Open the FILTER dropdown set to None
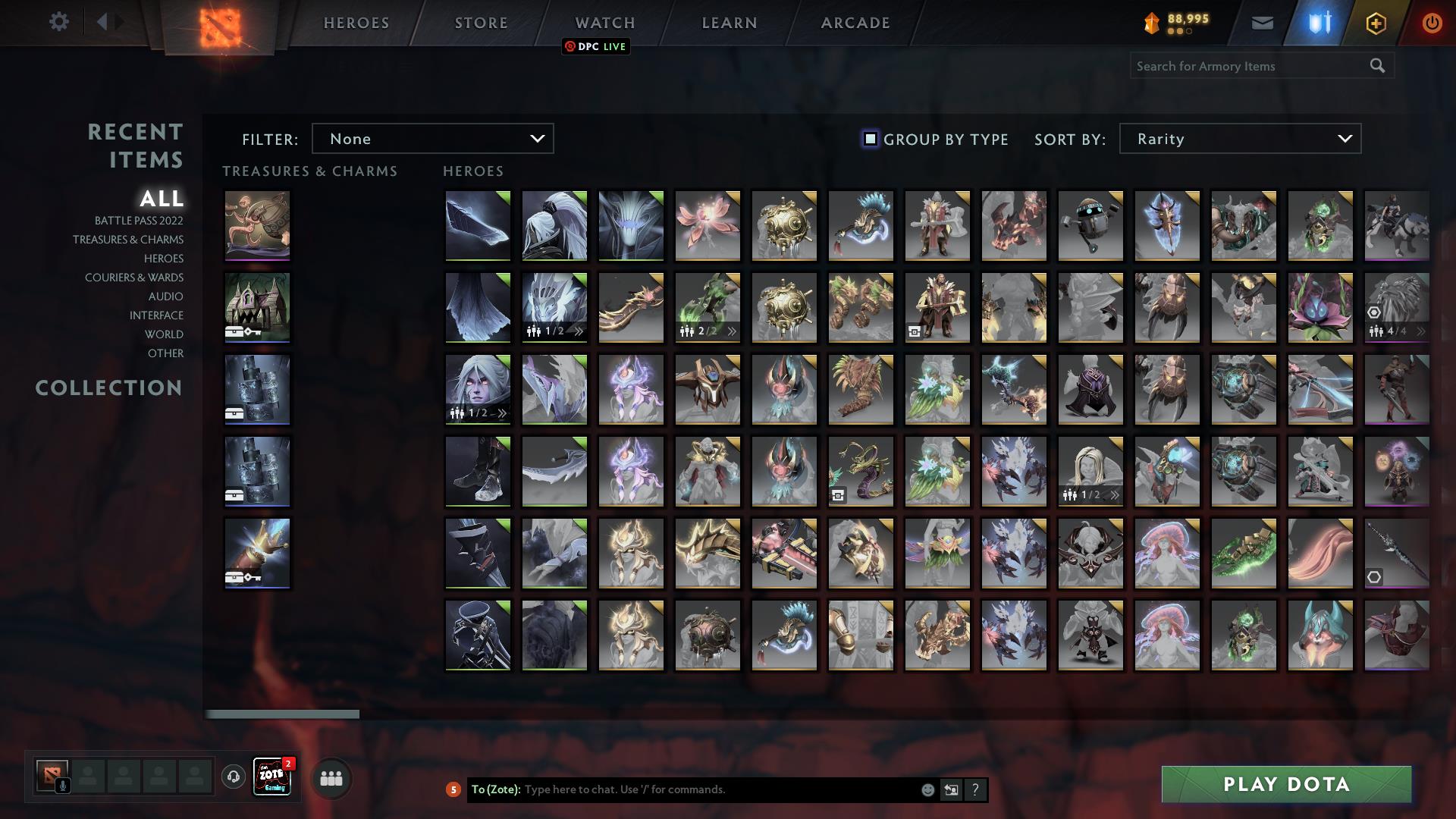The height and width of the screenshot is (819, 1456). (x=433, y=139)
